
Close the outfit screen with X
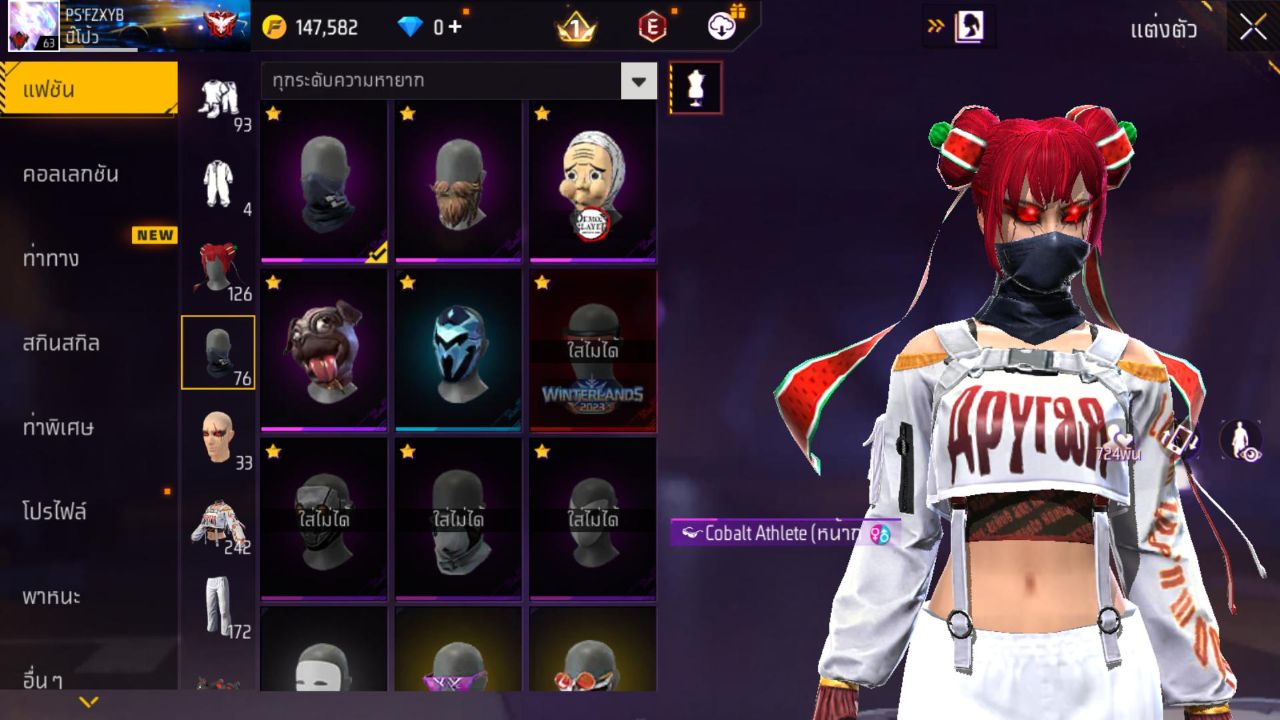(x=1252, y=28)
